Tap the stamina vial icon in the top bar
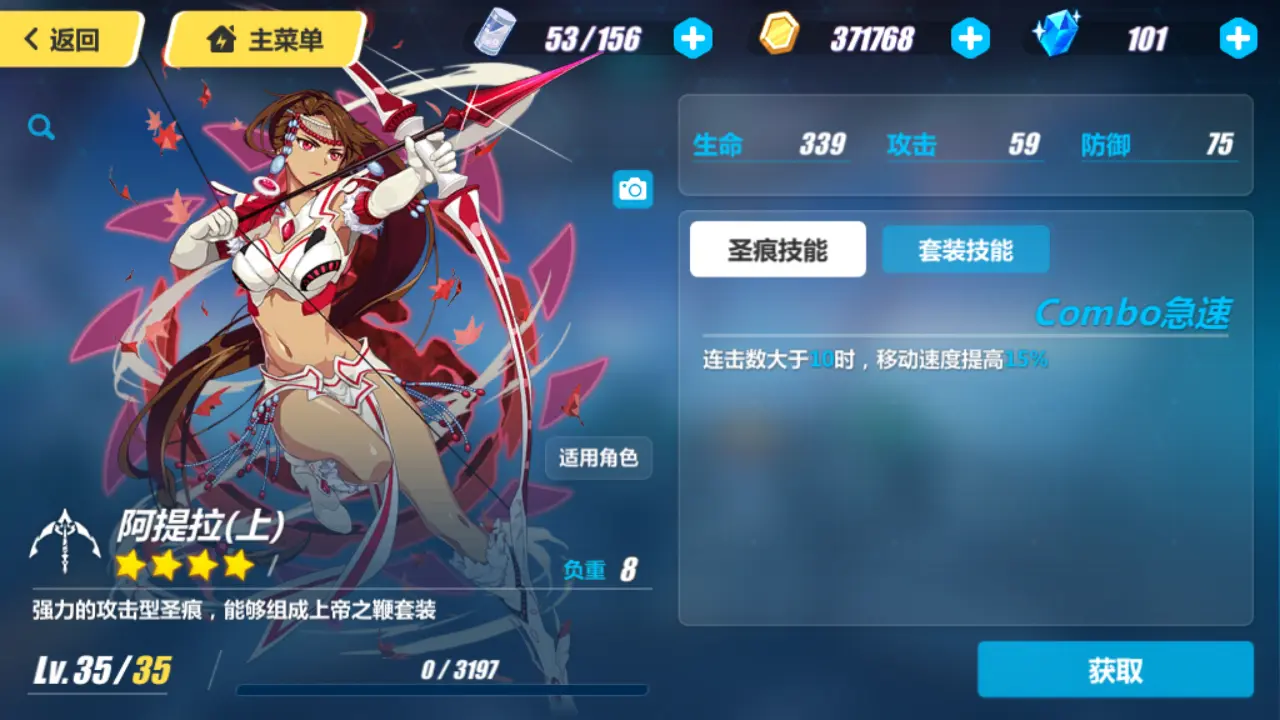This screenshot has height=720, width=1280. point(497,36)
